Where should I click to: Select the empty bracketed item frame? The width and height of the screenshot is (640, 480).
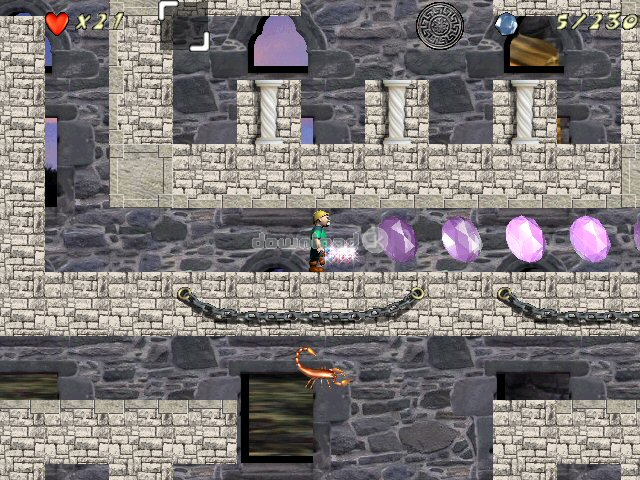coord(184,24)
